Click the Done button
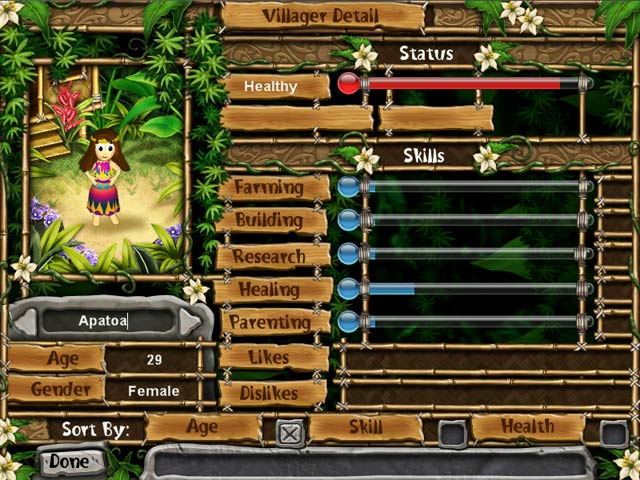This screenshot has width=640, height=480. 69,462
